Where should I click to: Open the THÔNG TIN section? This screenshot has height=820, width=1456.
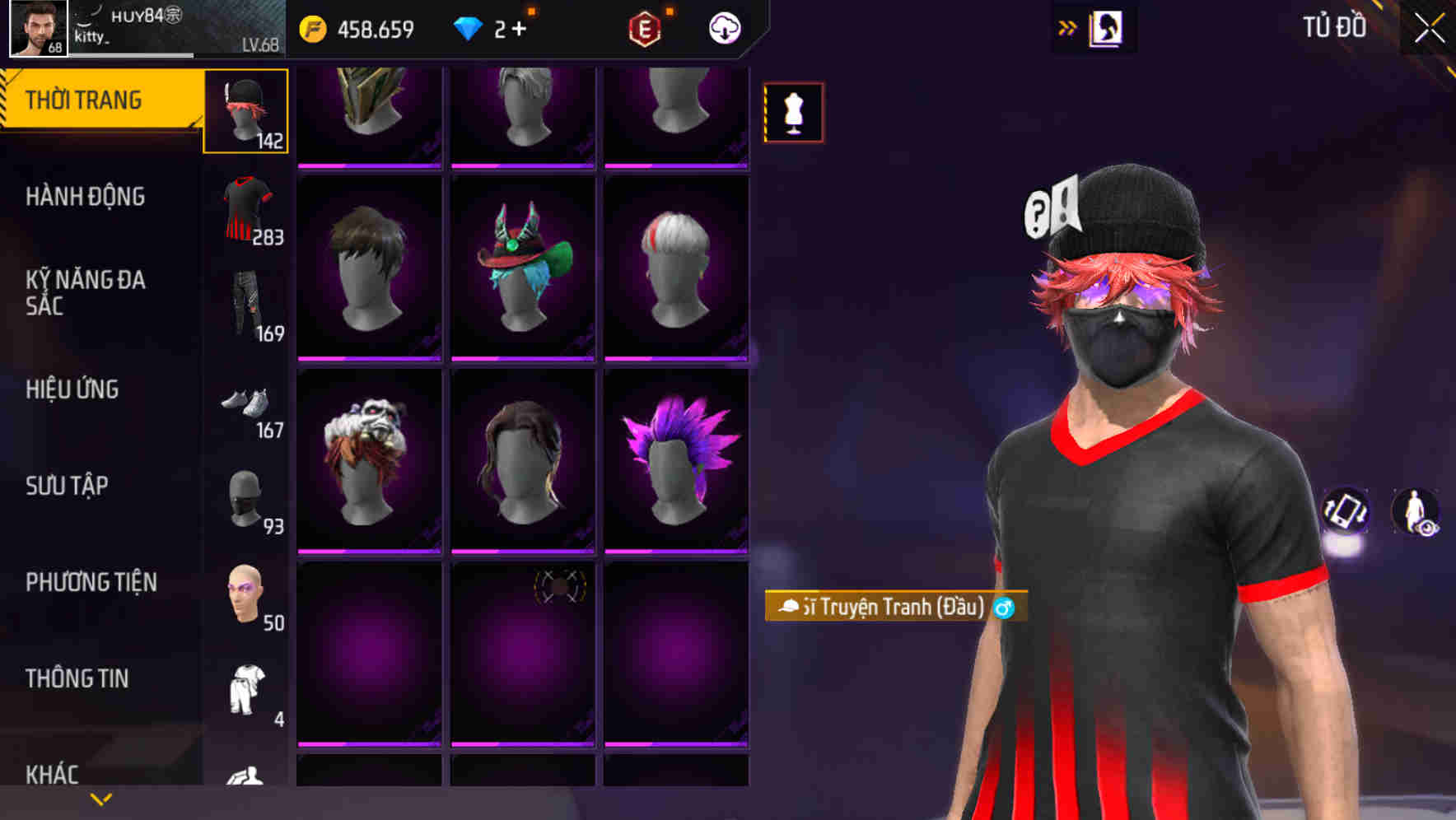(x=77, y=678)
